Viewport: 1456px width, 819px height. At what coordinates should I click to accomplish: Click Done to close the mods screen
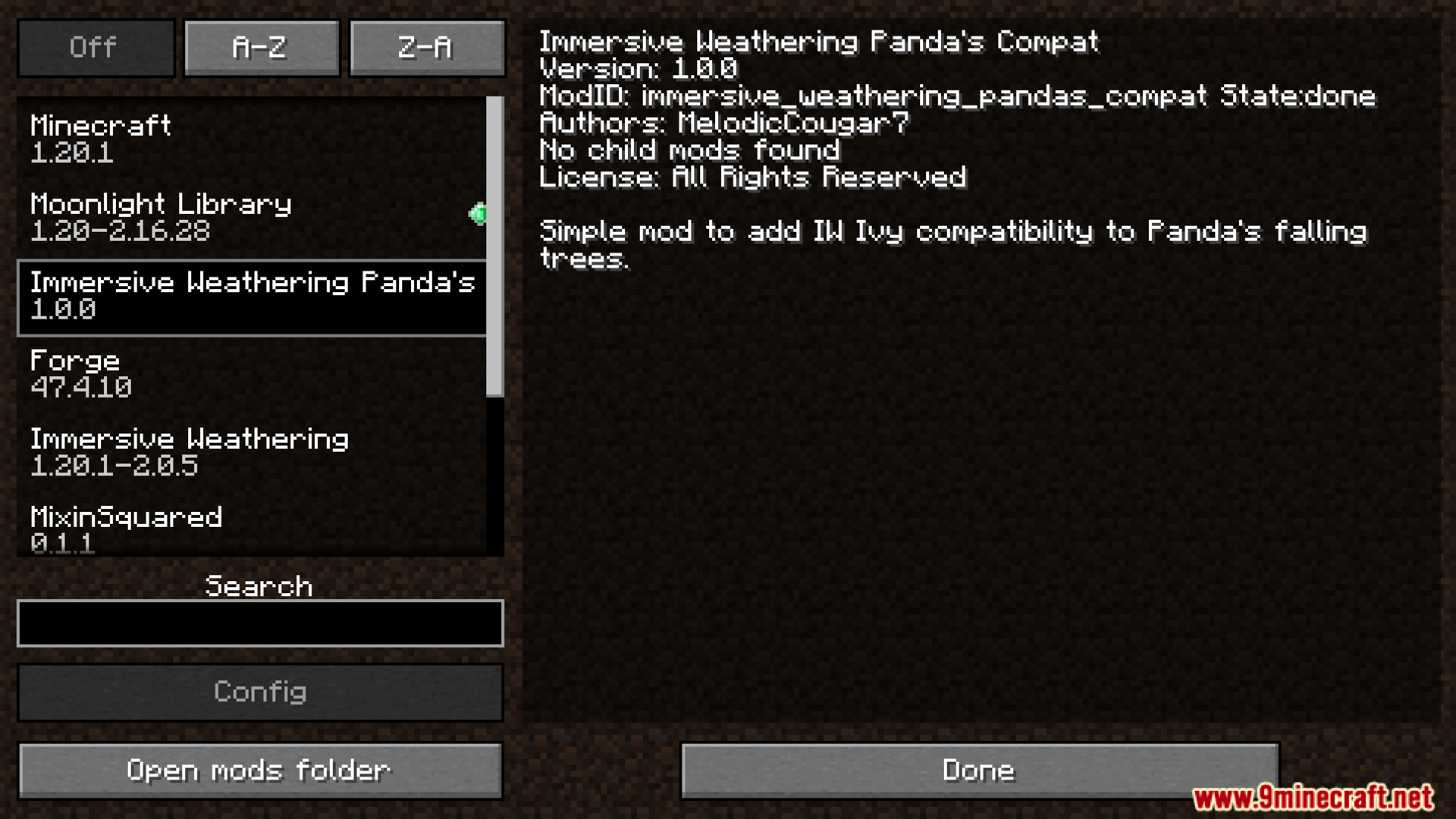point(977,769)
